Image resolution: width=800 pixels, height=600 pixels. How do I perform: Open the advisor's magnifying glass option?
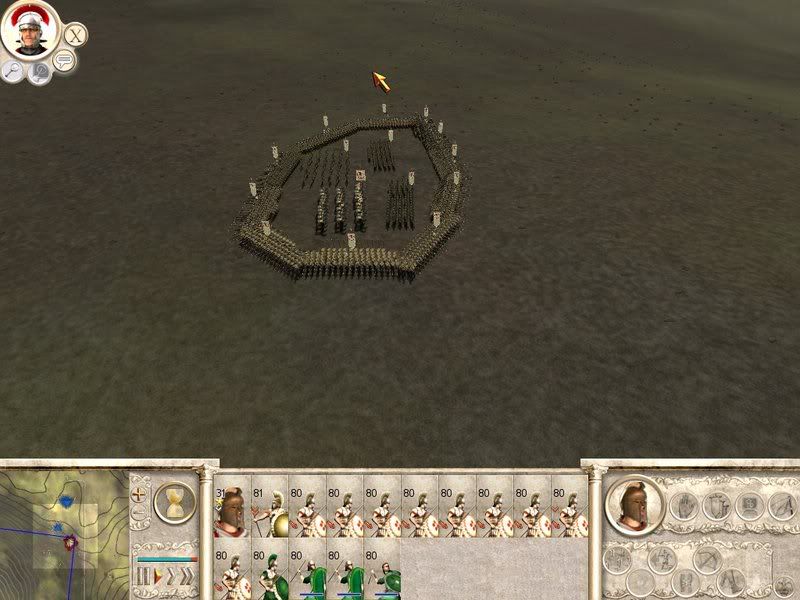pyautogui.click(x=13, y=70)
